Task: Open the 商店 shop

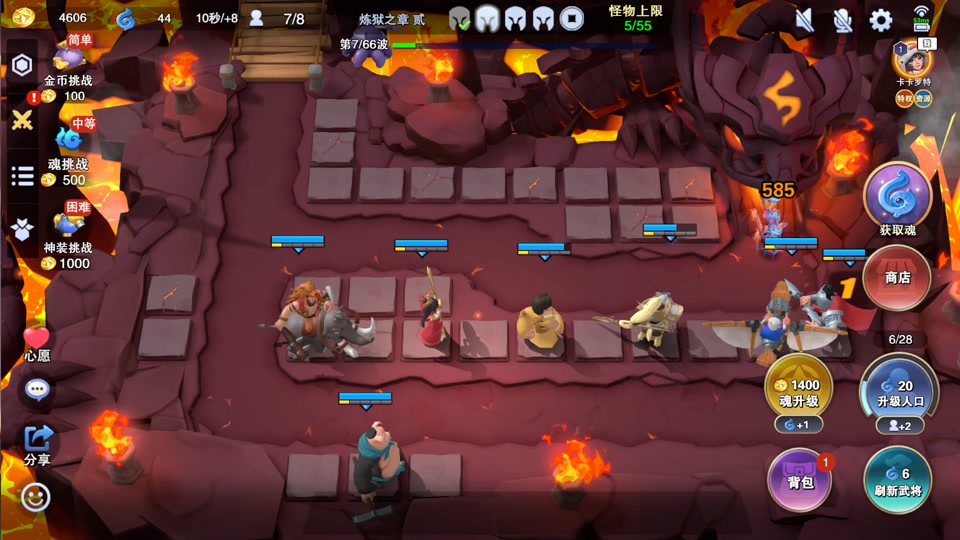Action: click(x=897, y=277)
